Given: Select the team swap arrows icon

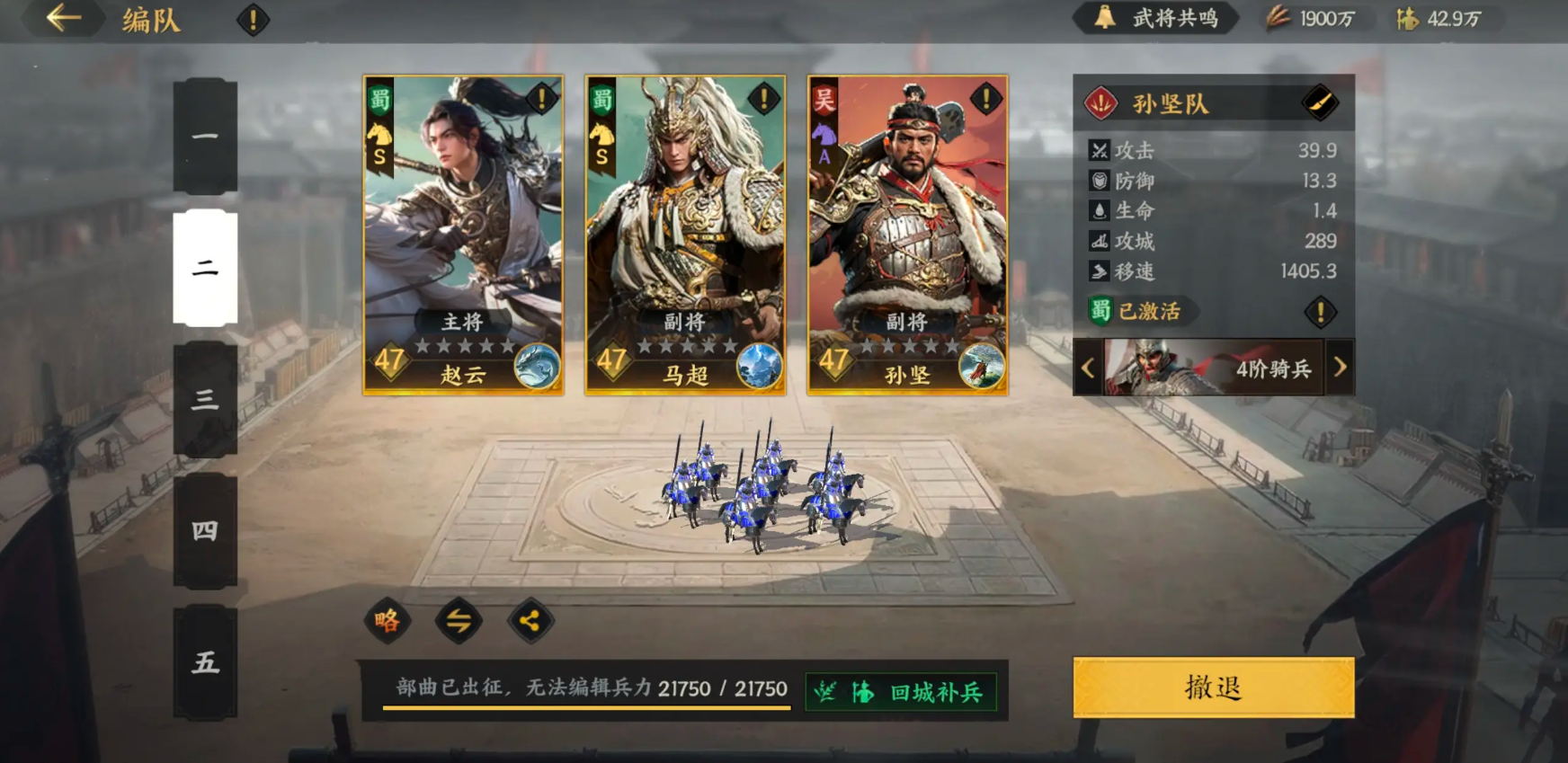Looking at the screenshot, I should point(460,621).
